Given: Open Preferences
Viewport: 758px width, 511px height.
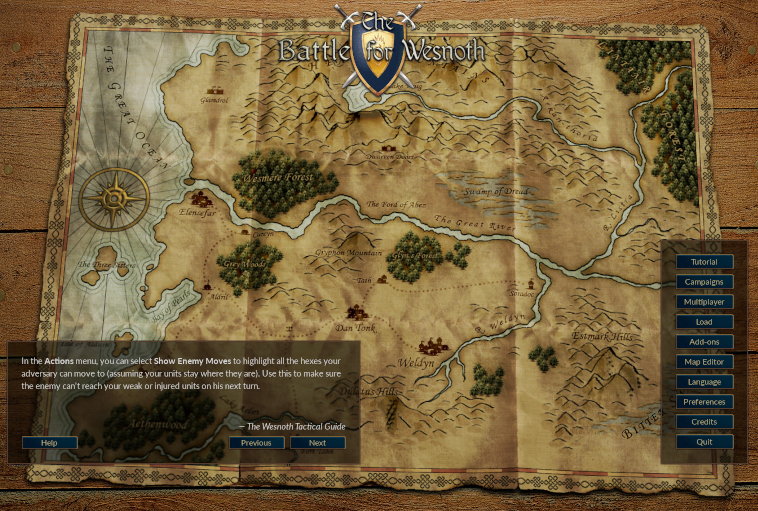Looking at the screenshot, I should coord(704,402).
